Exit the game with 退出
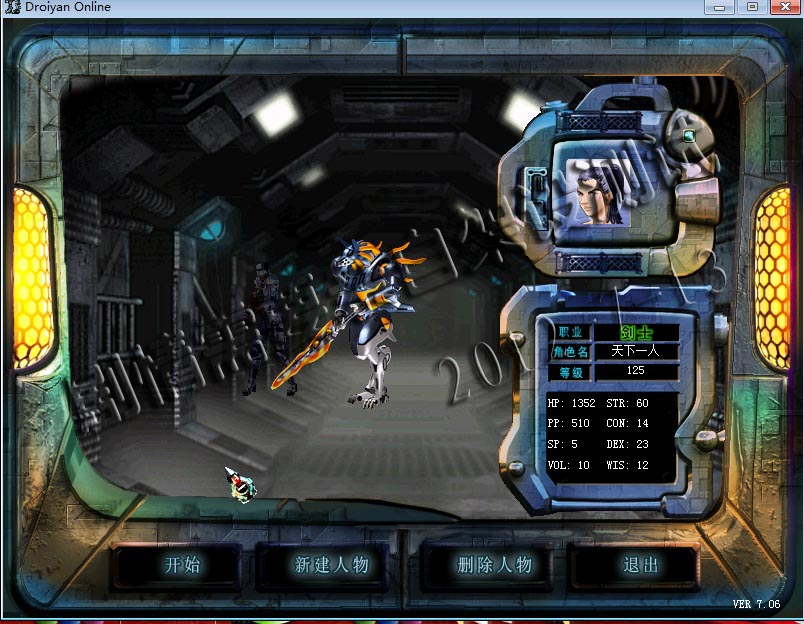Screen dimensions: 804x624 tap(641, 565)
